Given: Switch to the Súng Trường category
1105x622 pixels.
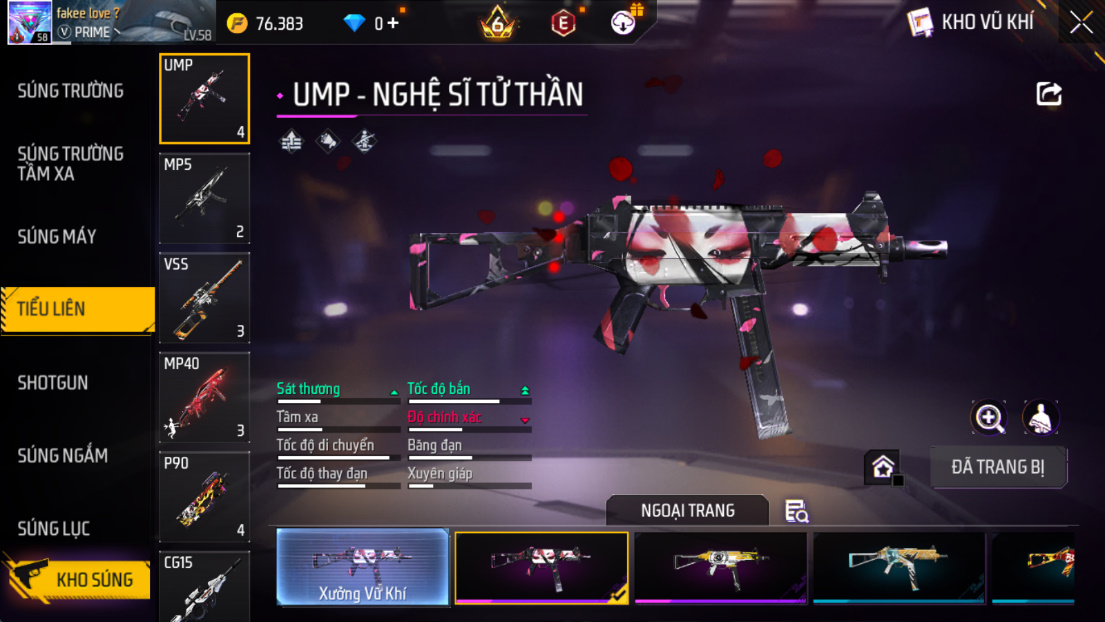Looking at the screenshot, I should click(71, 91).
